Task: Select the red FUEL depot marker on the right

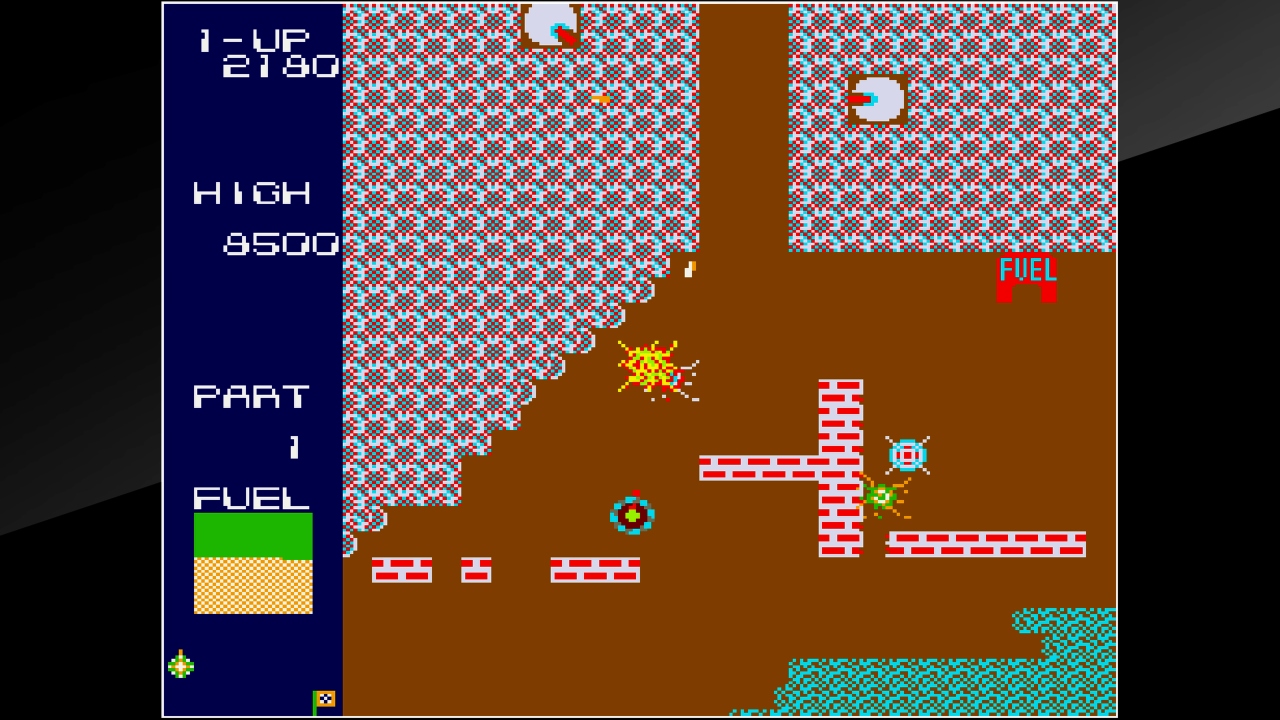Action: pyautogui.click(x=1029, y=277)
